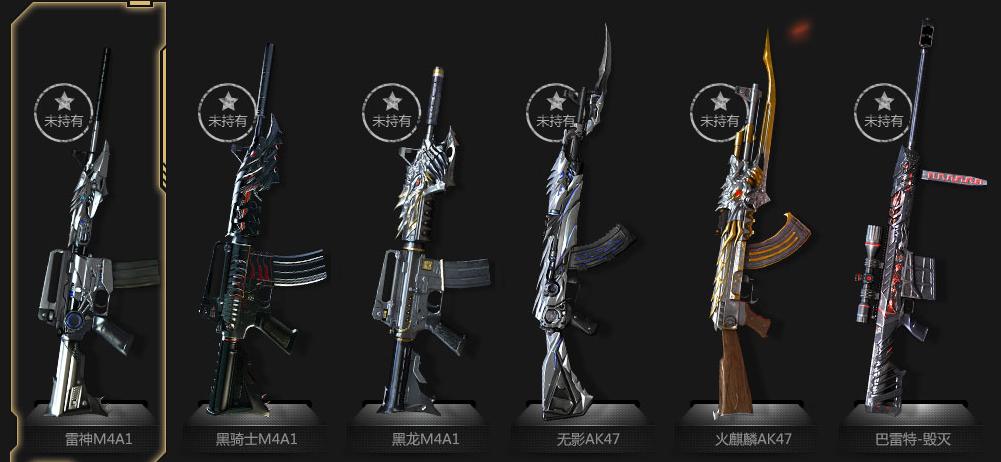Choose the 黑骑士M4A1 rifle

256,250
